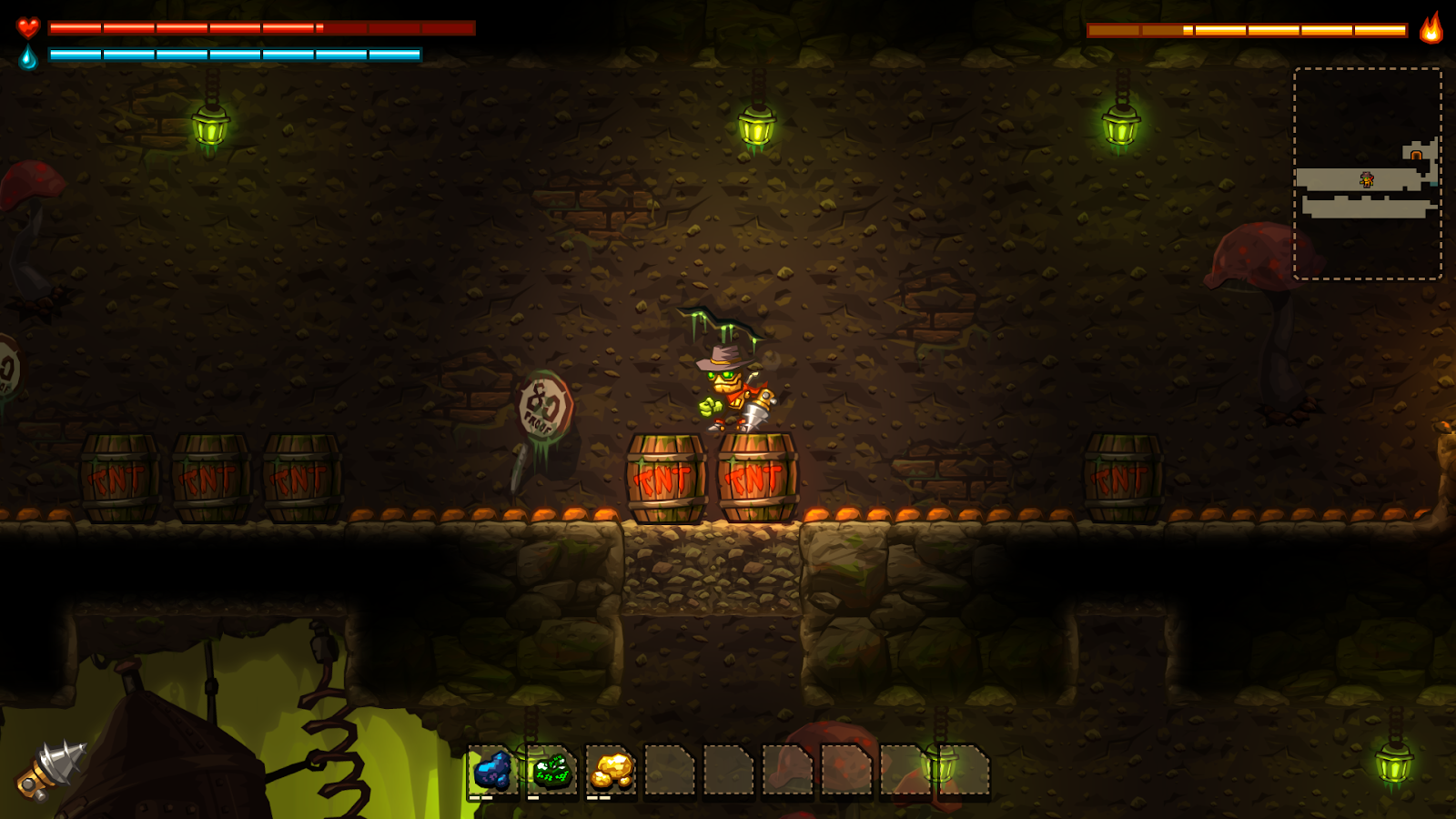This screenshot has height=819, width=1456.
Task: Select the gold nugget inventory slot
Action: [x=611, y=771]
